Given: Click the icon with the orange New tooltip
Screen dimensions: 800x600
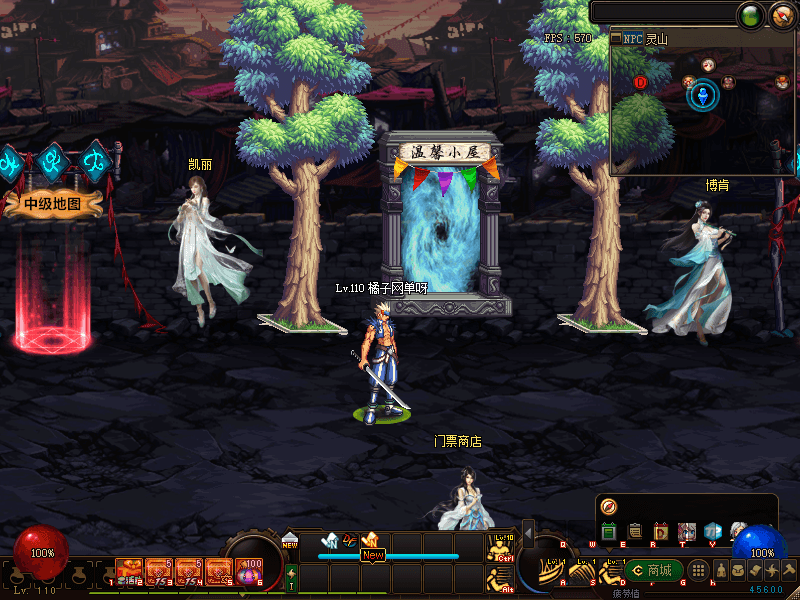Looking at the screenshot, I should 370,541.
